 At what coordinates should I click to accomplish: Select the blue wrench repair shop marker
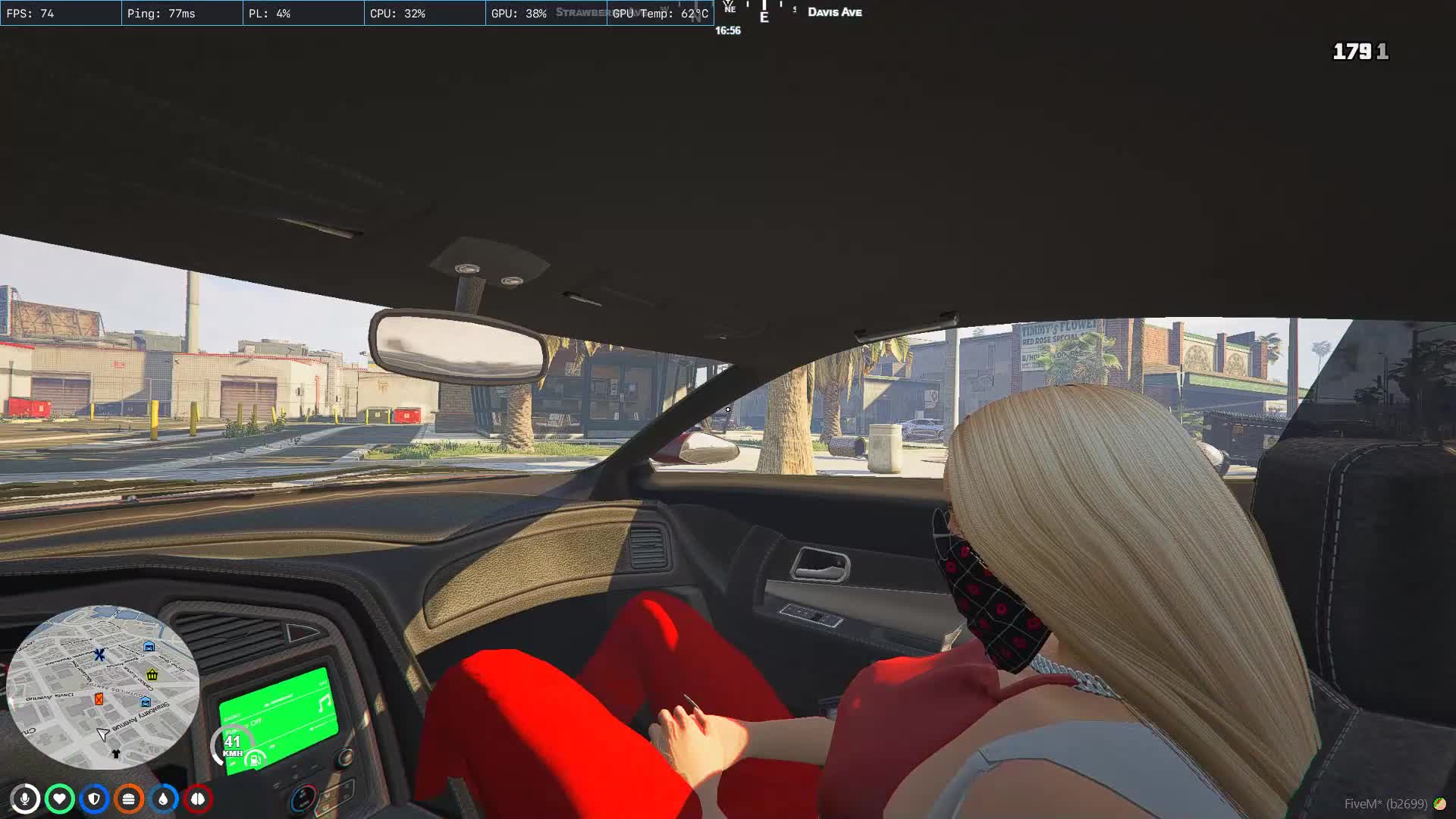point(99,654)
